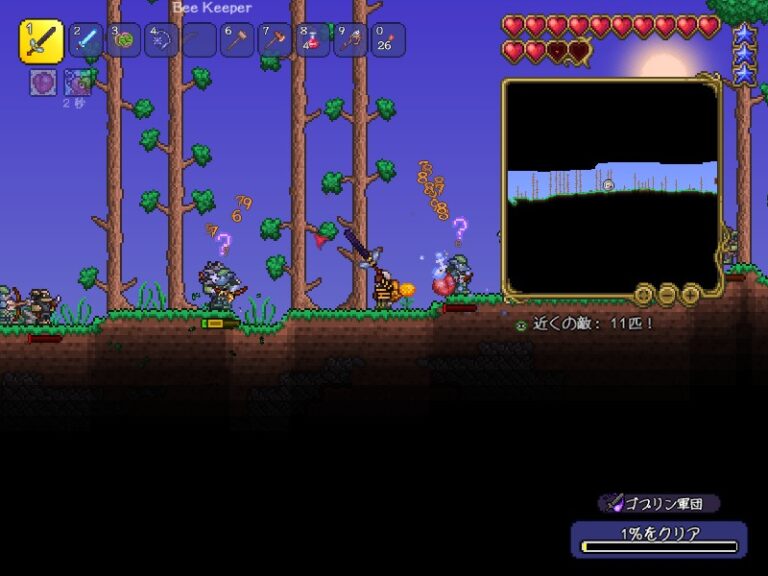This screenshot has height=576, width=768.
Task: Click the purple heart buff icon
Action: coord(43,83)
